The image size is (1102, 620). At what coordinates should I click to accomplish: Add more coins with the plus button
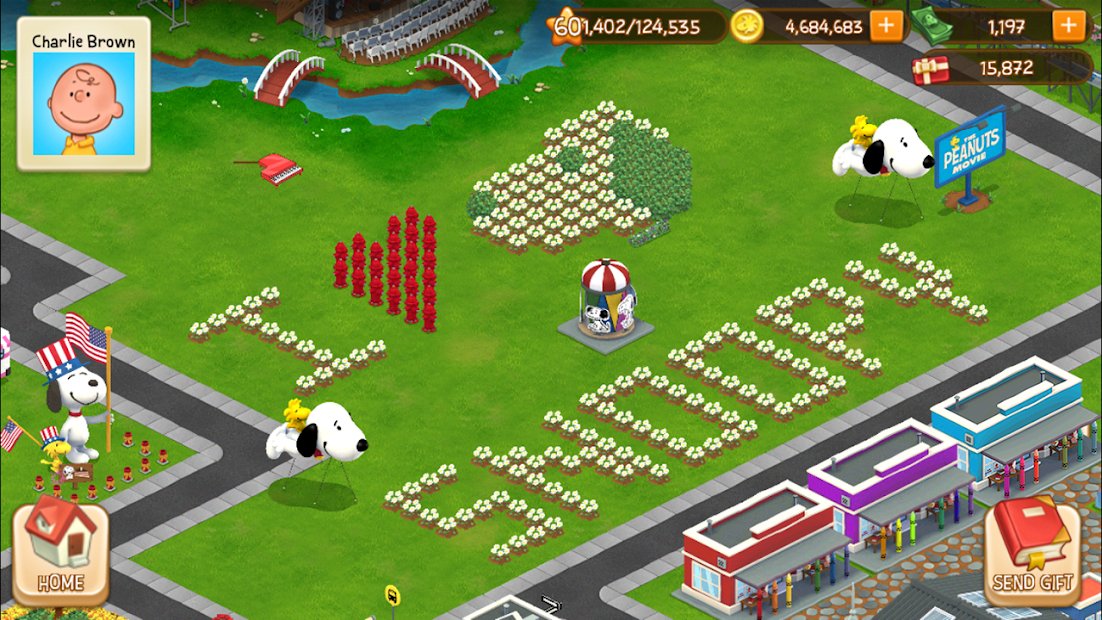click(x=885, y=27)
